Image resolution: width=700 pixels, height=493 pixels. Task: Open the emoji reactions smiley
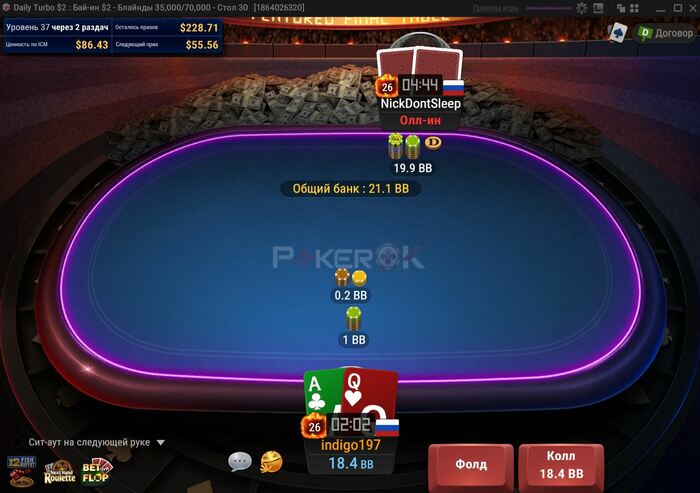[x=270, y=461]
